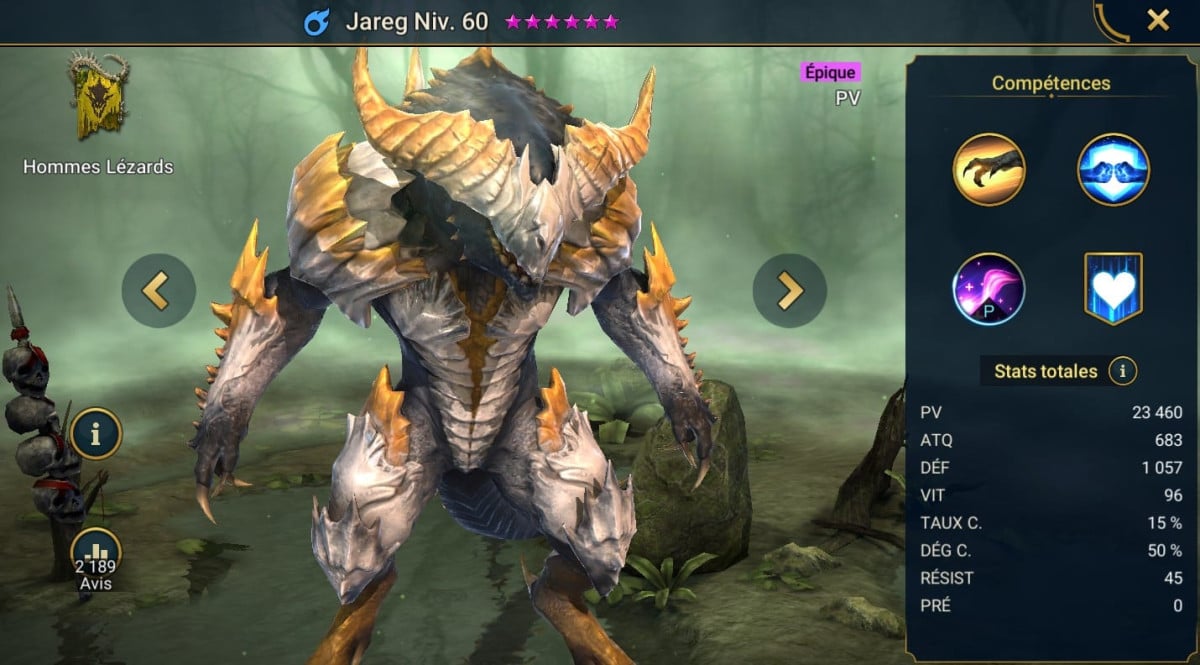
Task: Select the blue fists skill icon
Action: tap(1113, 169)
